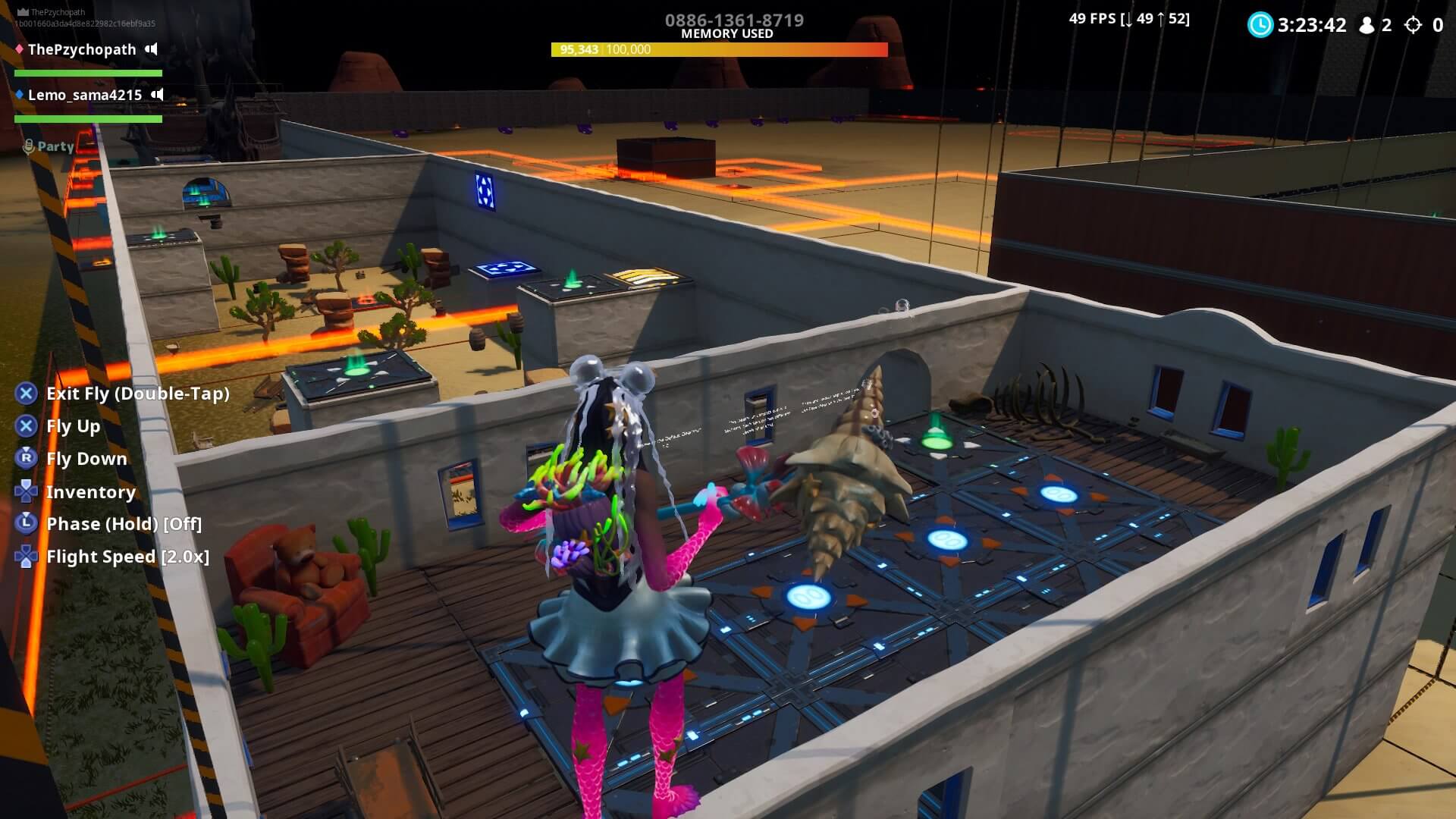Toggle Phase with the Hold option
This screenshot has width=1456, height=819.
pyautogui.click(x=124, y=524)
